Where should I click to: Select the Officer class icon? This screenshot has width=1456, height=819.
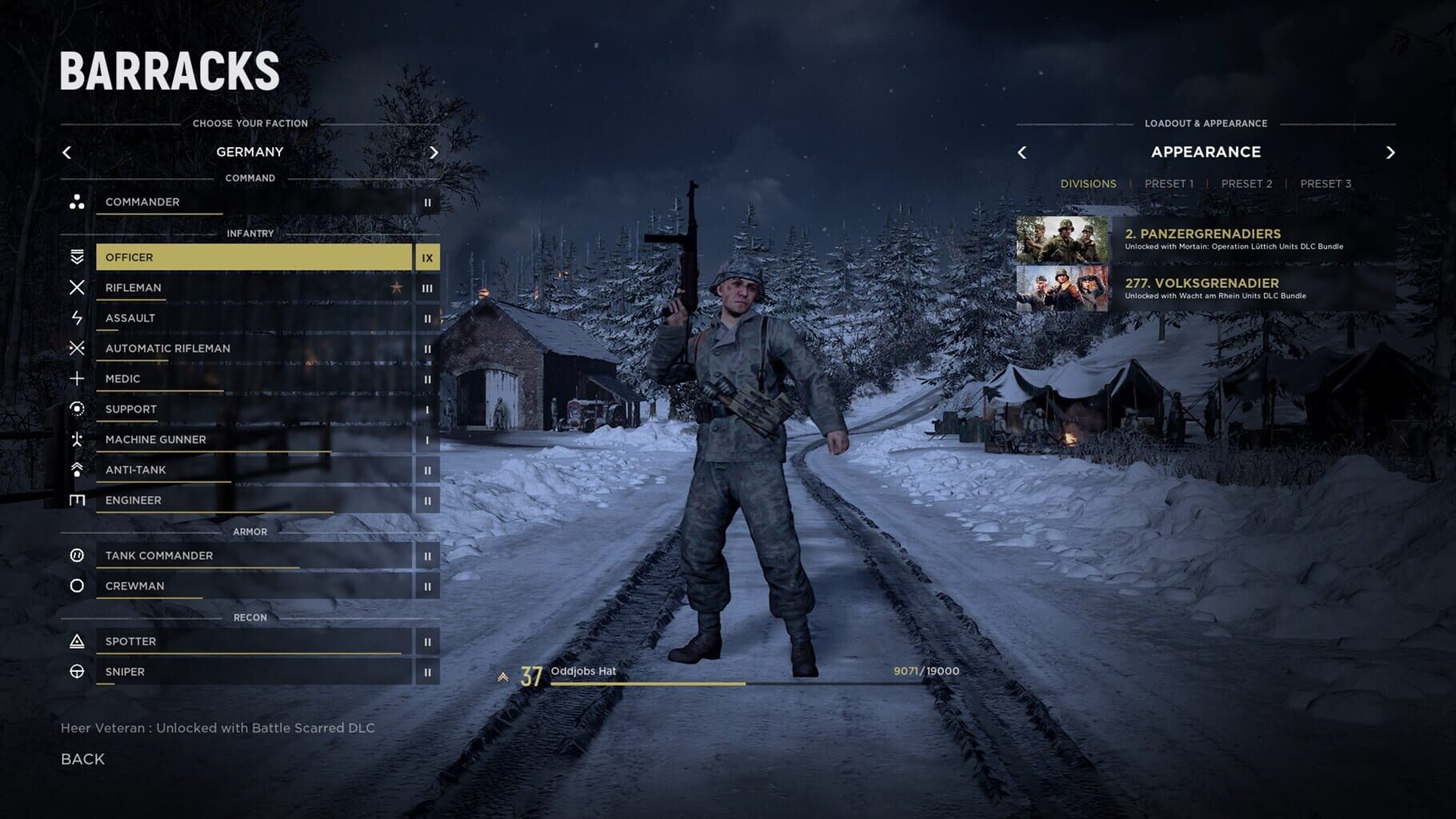pos(78,257)
